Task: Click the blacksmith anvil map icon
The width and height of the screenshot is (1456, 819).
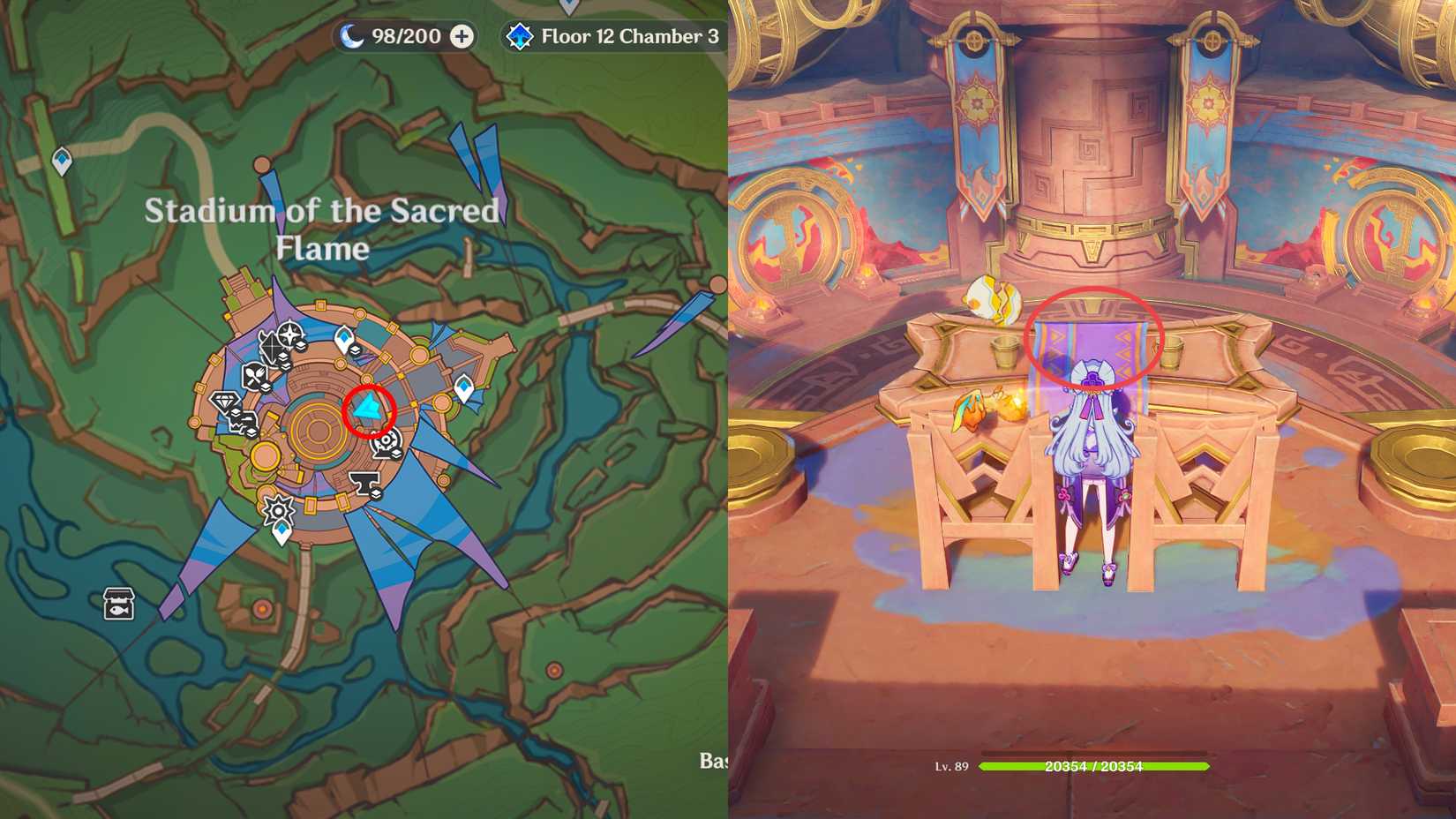Action: click(363, 483)
